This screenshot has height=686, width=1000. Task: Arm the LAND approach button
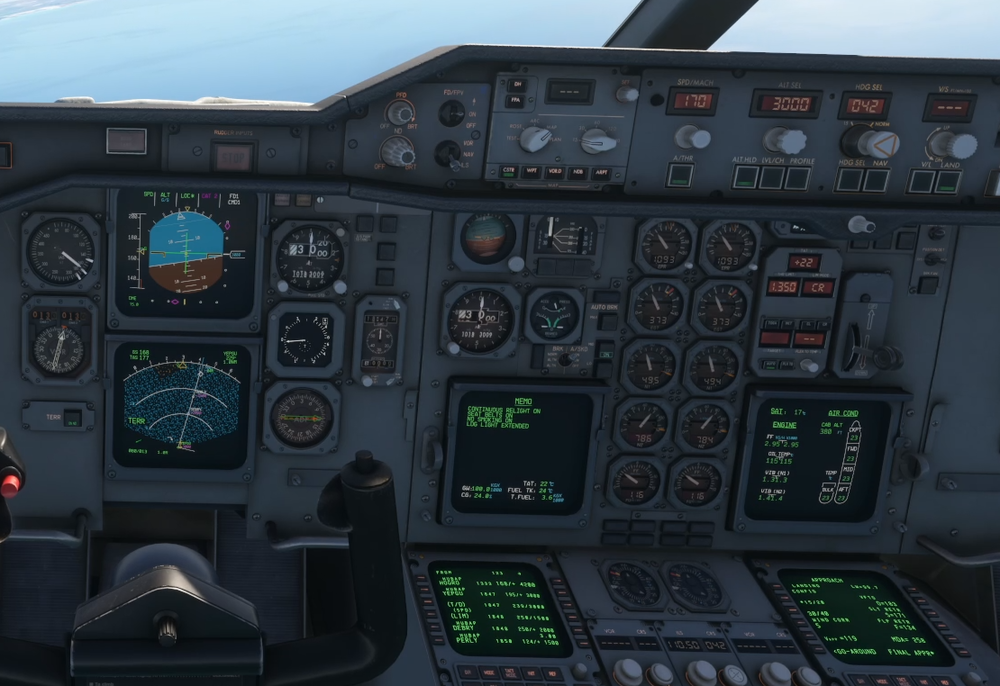click(x=947, y=181)
